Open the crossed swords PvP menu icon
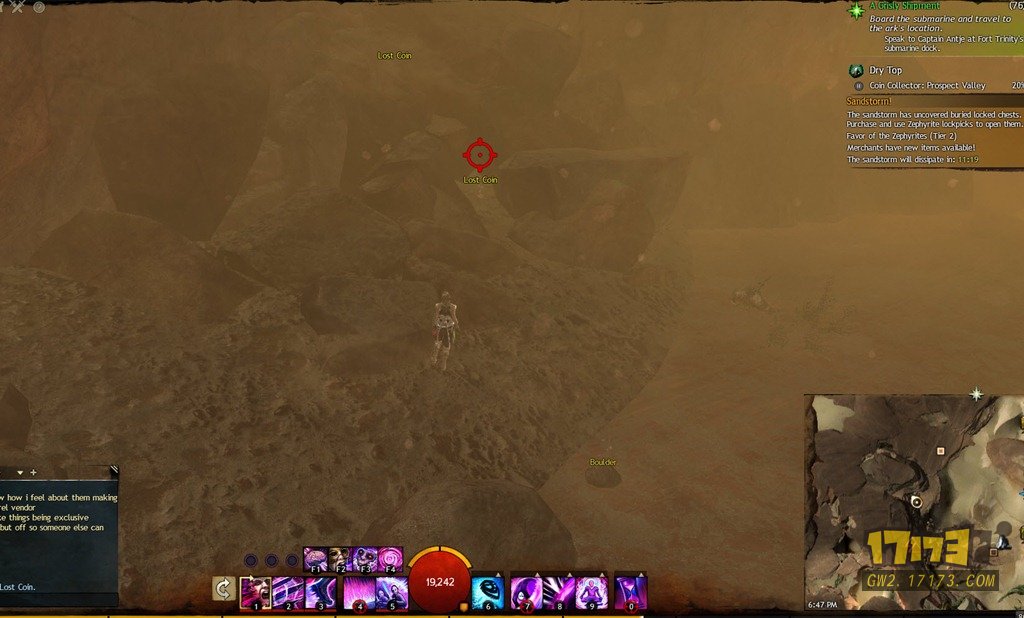The width and height of the screenshot is (1024, 618). (16, 7)
